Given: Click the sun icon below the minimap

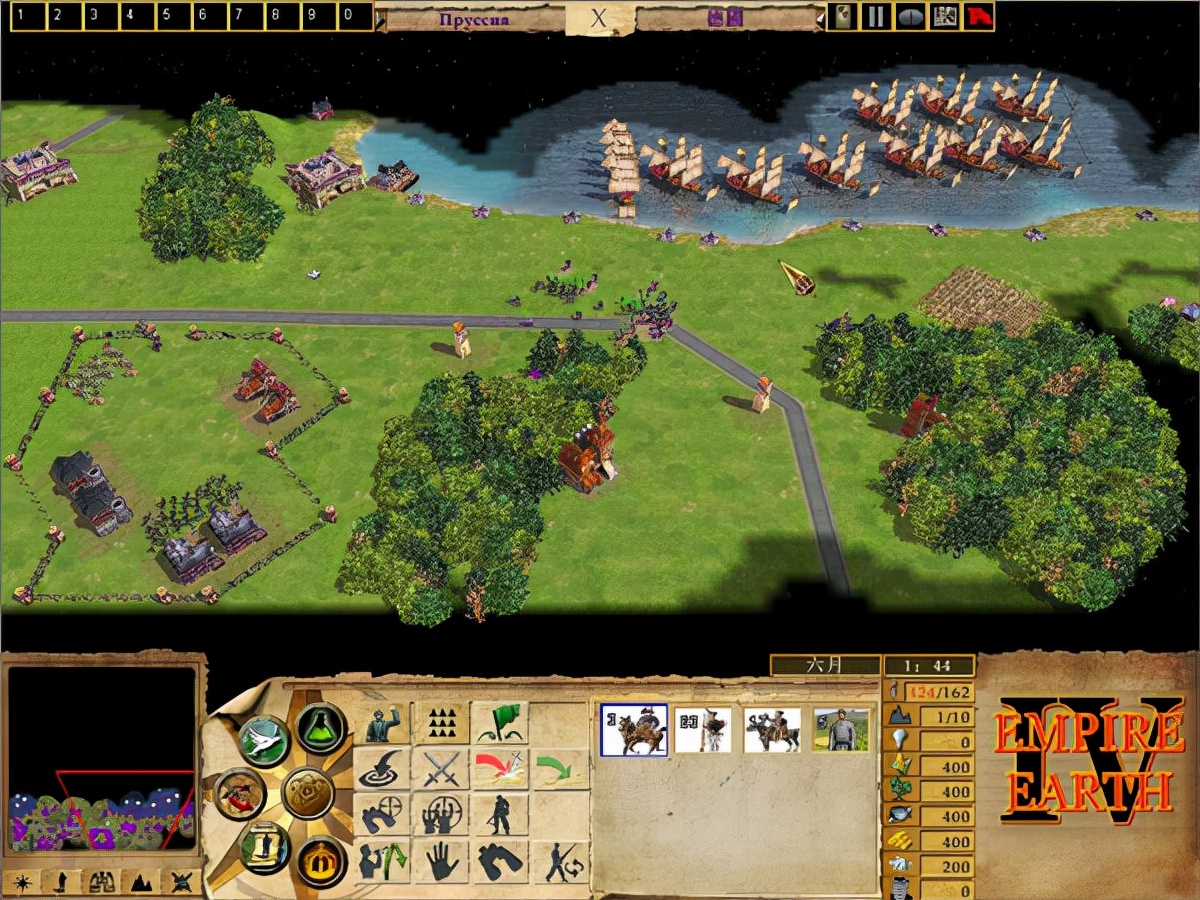Looking at the screenshot, I should click(21, 882).
